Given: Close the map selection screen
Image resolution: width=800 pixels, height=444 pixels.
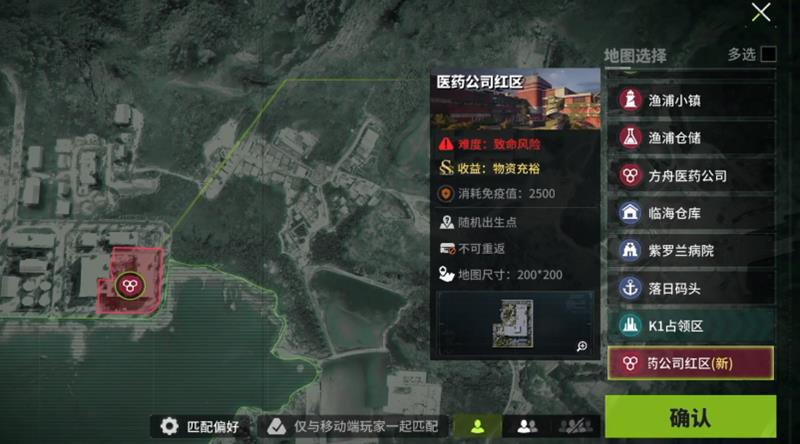Looking at the screenshot, I should pyautogui.click(x=761, y=13).
